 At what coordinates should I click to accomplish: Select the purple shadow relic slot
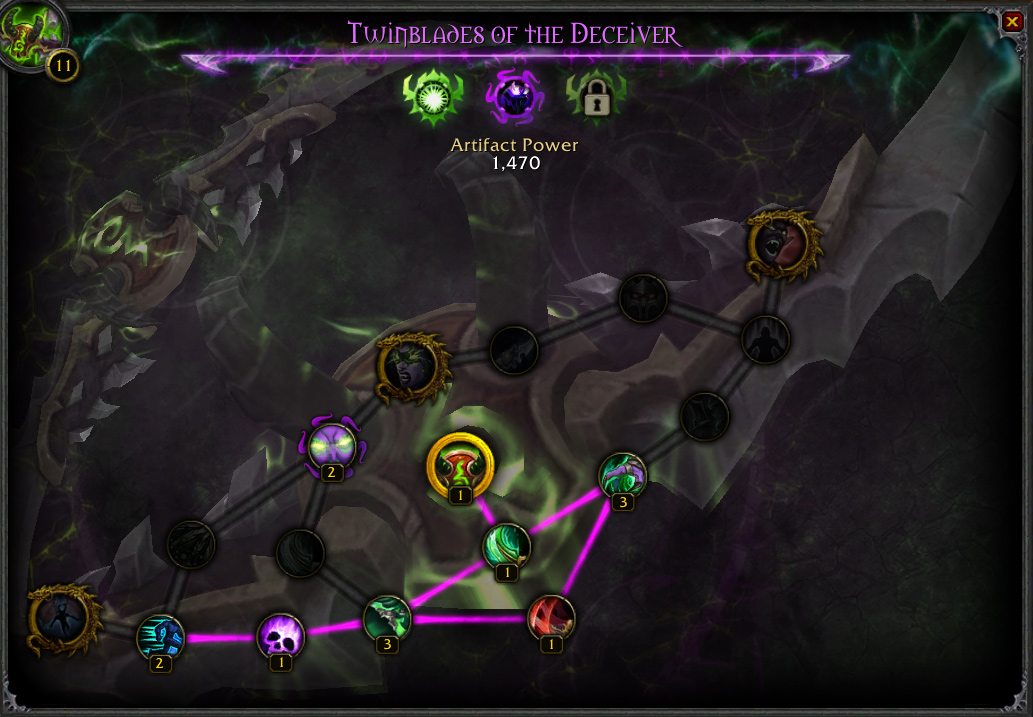513,97
